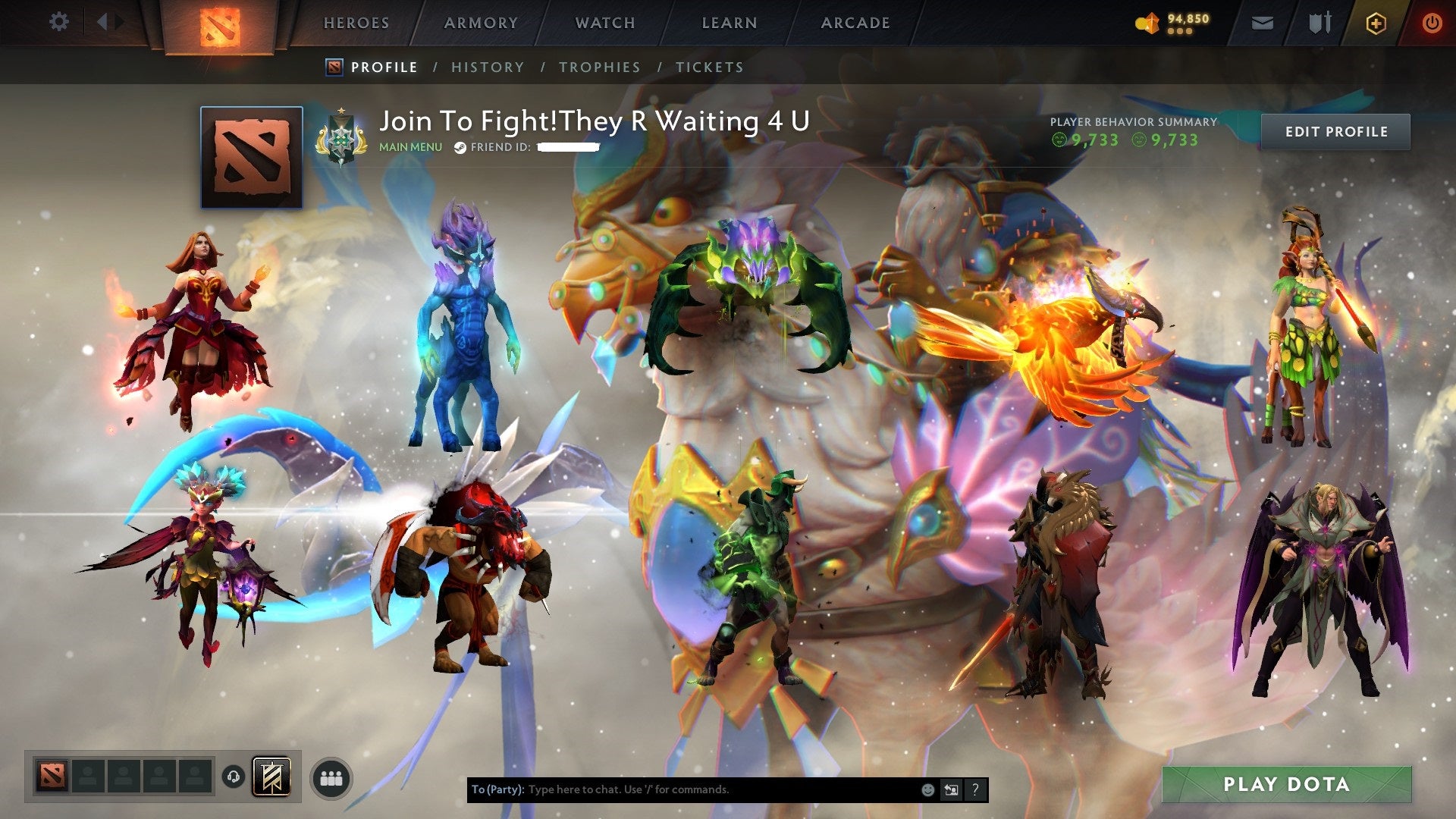Click the shield-and-sword loadout icon

(x=1320, y=23)
